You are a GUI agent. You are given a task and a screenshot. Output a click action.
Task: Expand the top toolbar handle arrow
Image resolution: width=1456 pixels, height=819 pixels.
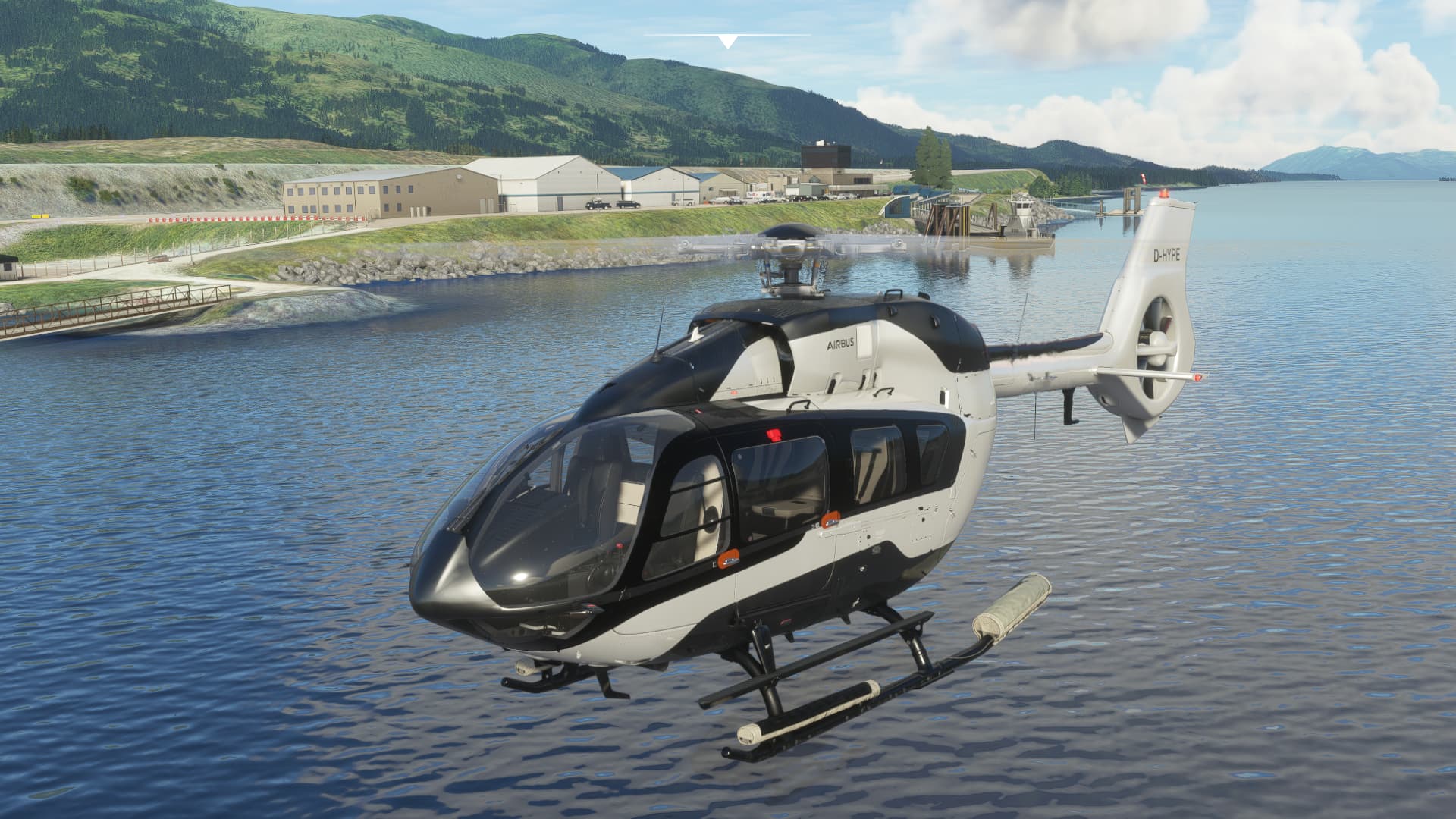[x=727, y=42]
